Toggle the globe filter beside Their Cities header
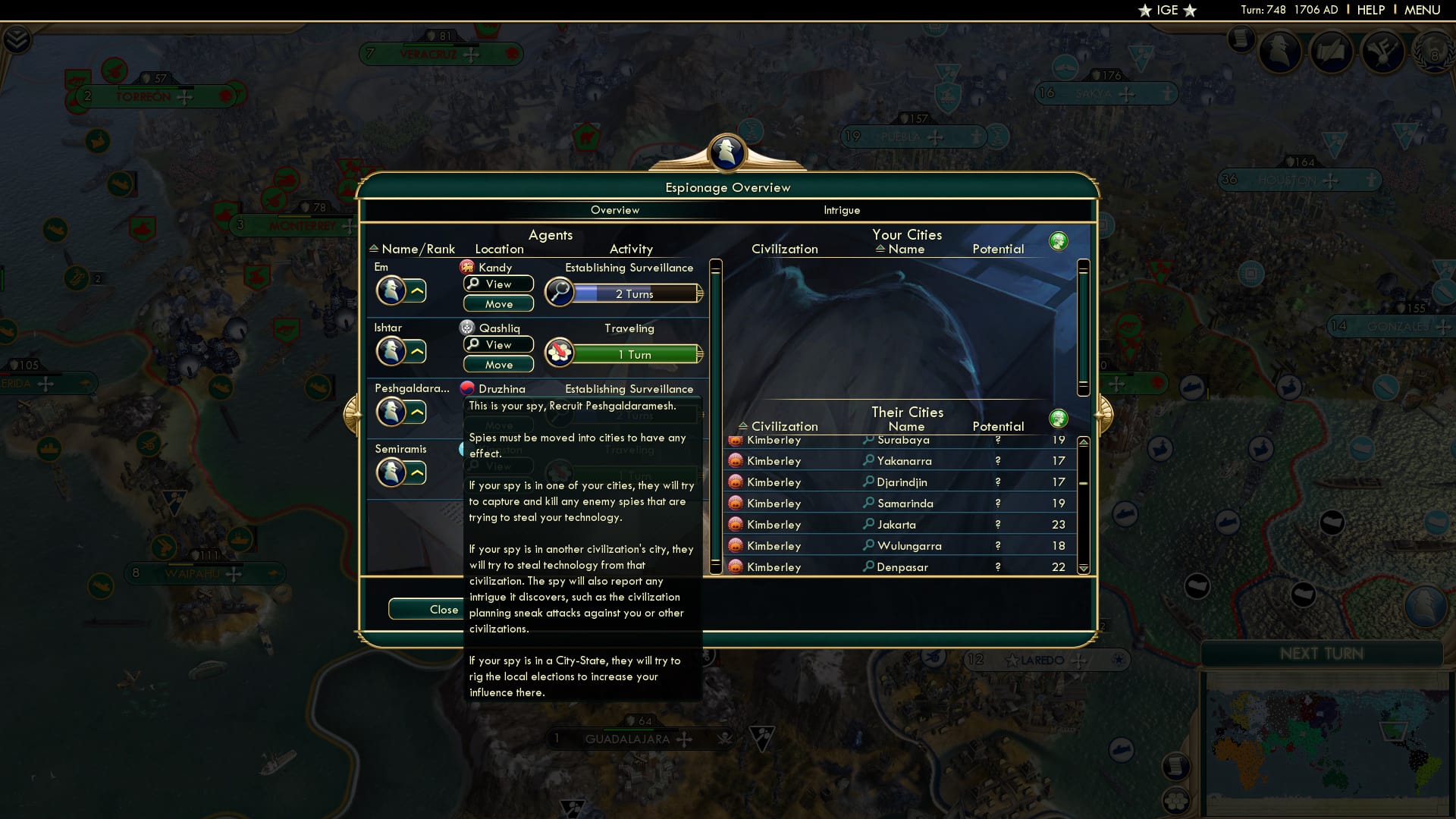Image resolution: width=1456 pixels, height=819 pixels. 1059,418
